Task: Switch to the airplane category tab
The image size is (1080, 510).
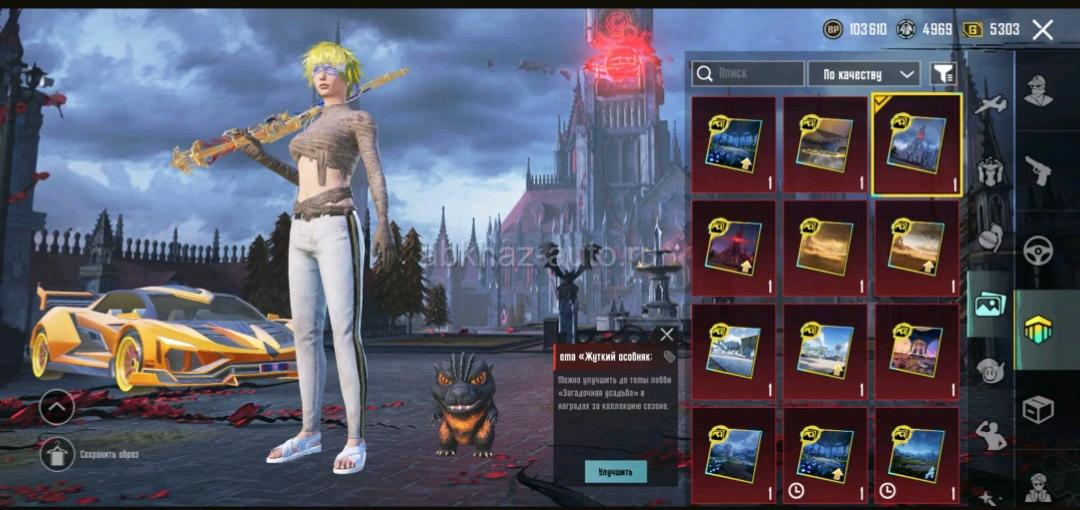Action: coord(990,104)
